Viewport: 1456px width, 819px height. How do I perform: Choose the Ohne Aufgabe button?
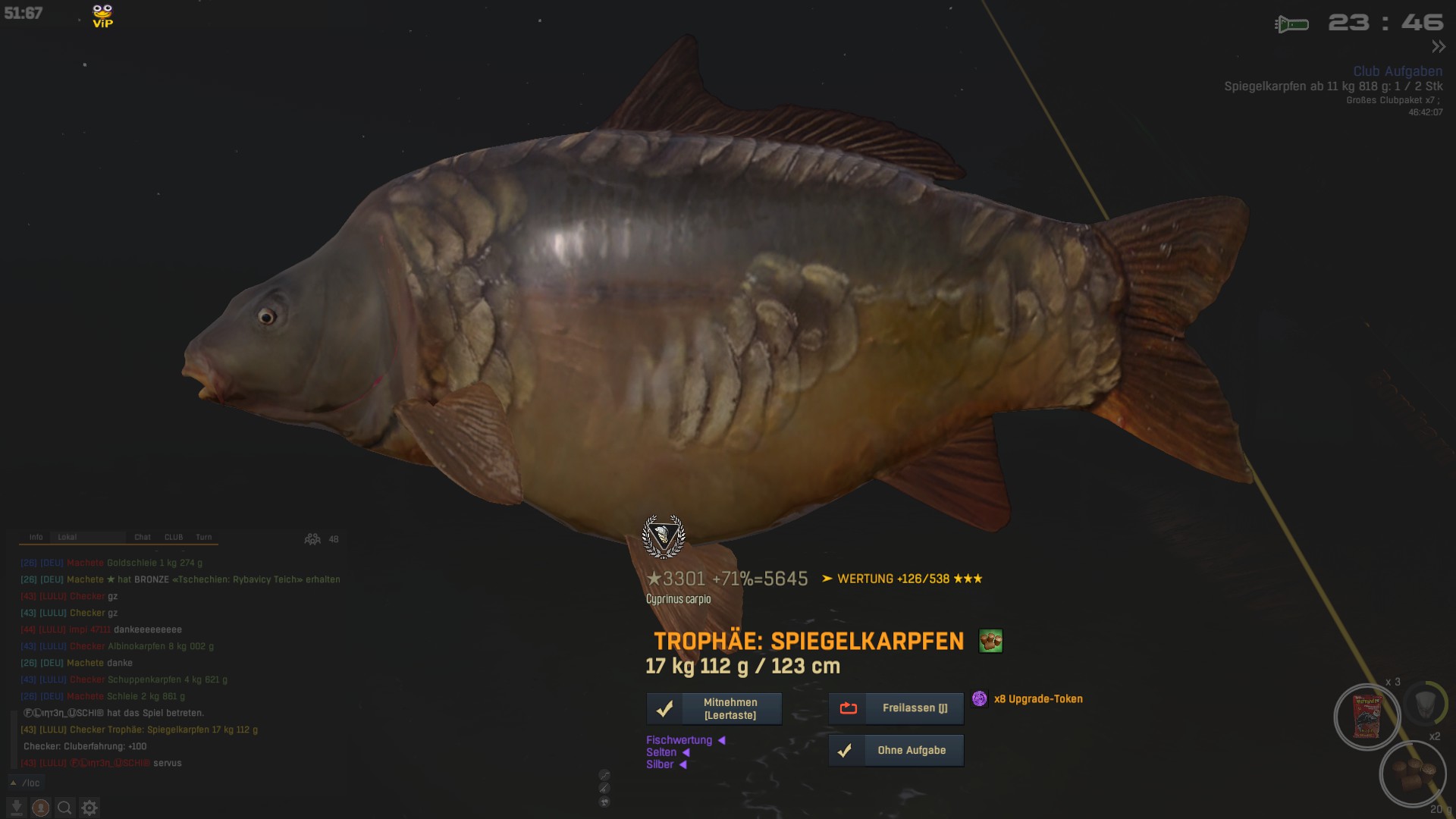click(x=896, y=750)
